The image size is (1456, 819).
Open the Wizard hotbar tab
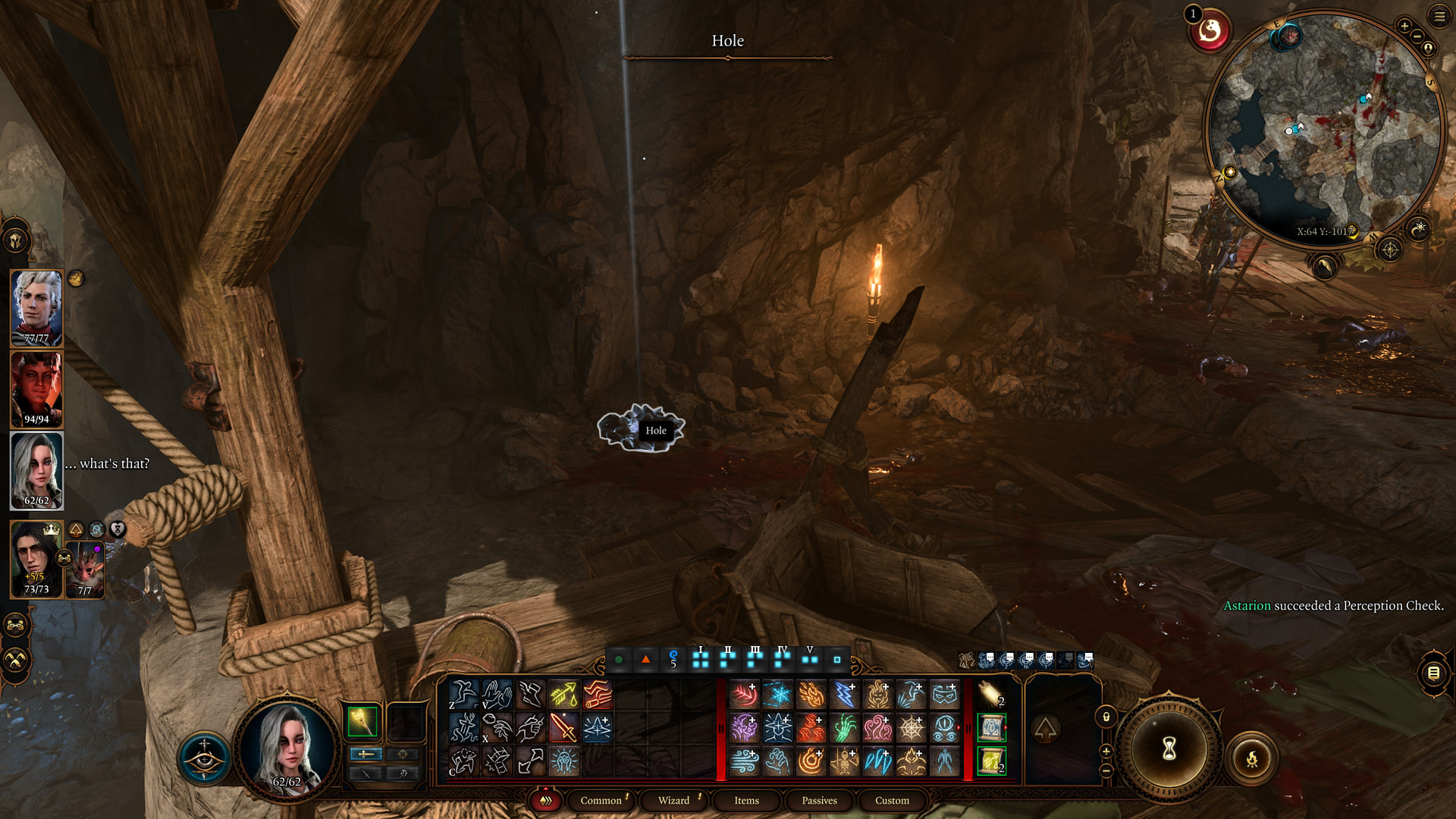[x=673, y=801]
